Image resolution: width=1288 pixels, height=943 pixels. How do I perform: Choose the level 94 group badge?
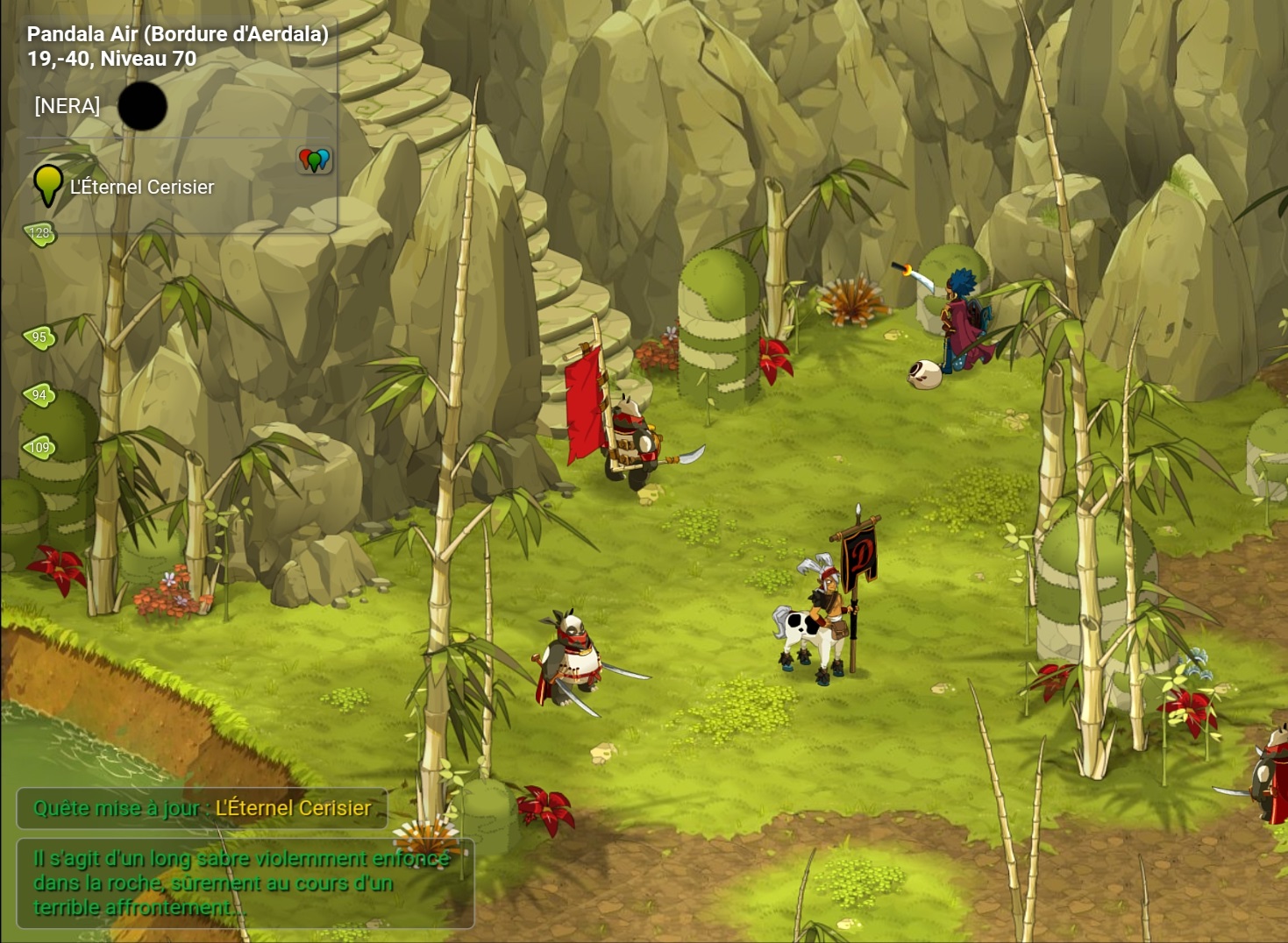(x=39, y=395)
